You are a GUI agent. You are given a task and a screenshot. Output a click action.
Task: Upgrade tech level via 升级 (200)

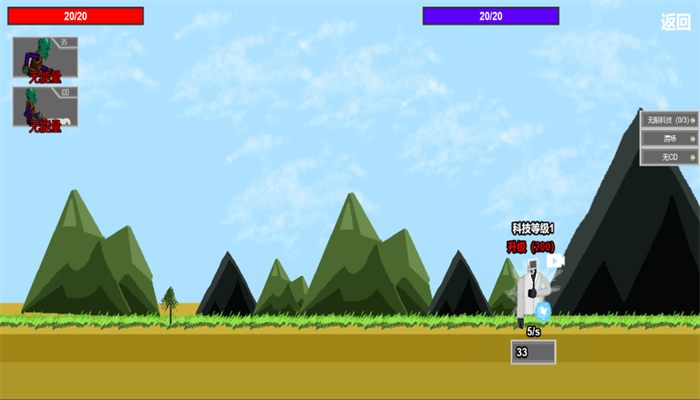pos(530,246)
